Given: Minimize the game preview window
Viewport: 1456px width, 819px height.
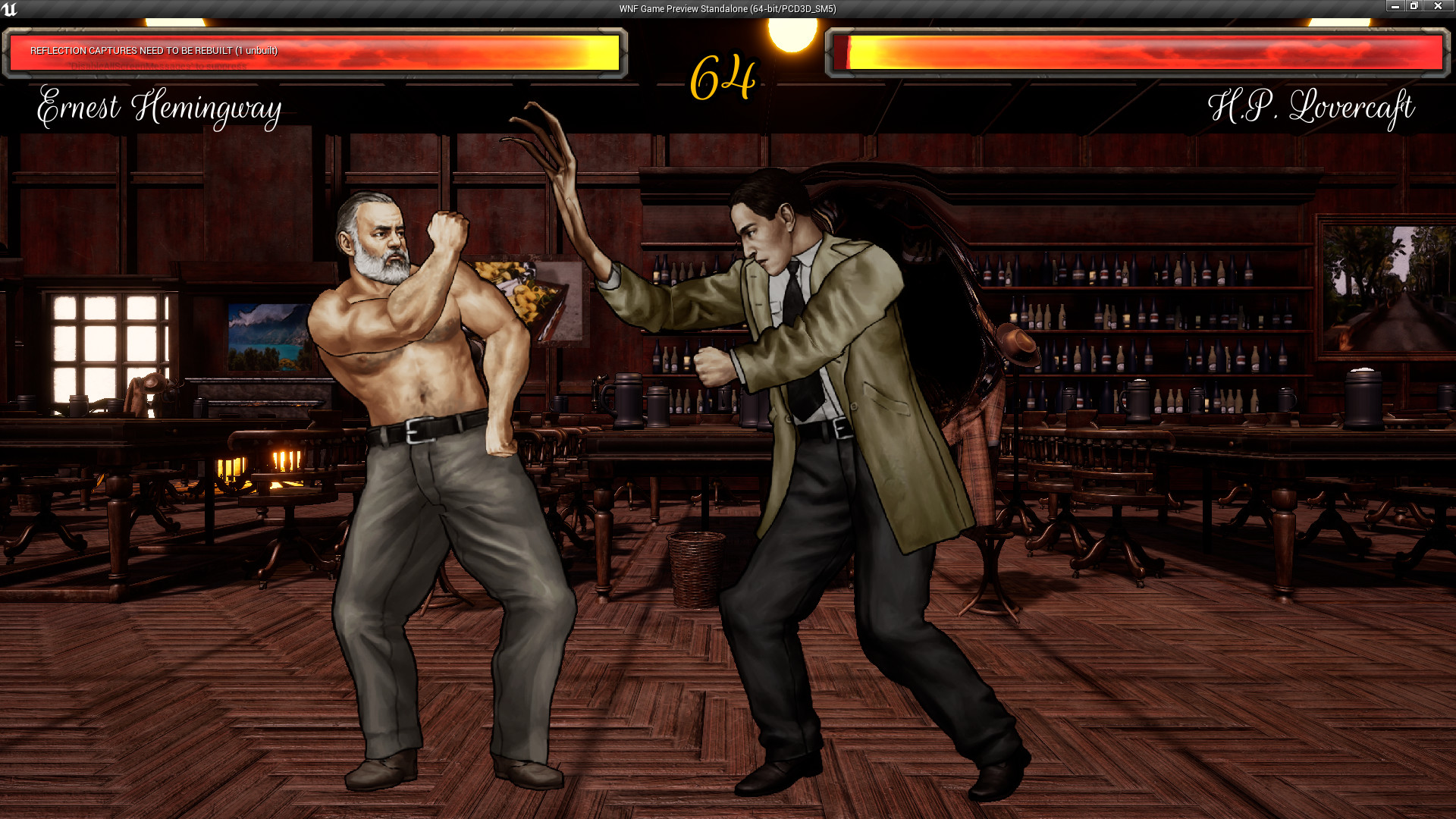Looking at the screenshot, I should pyautogui.click(x=1395, y=6).
